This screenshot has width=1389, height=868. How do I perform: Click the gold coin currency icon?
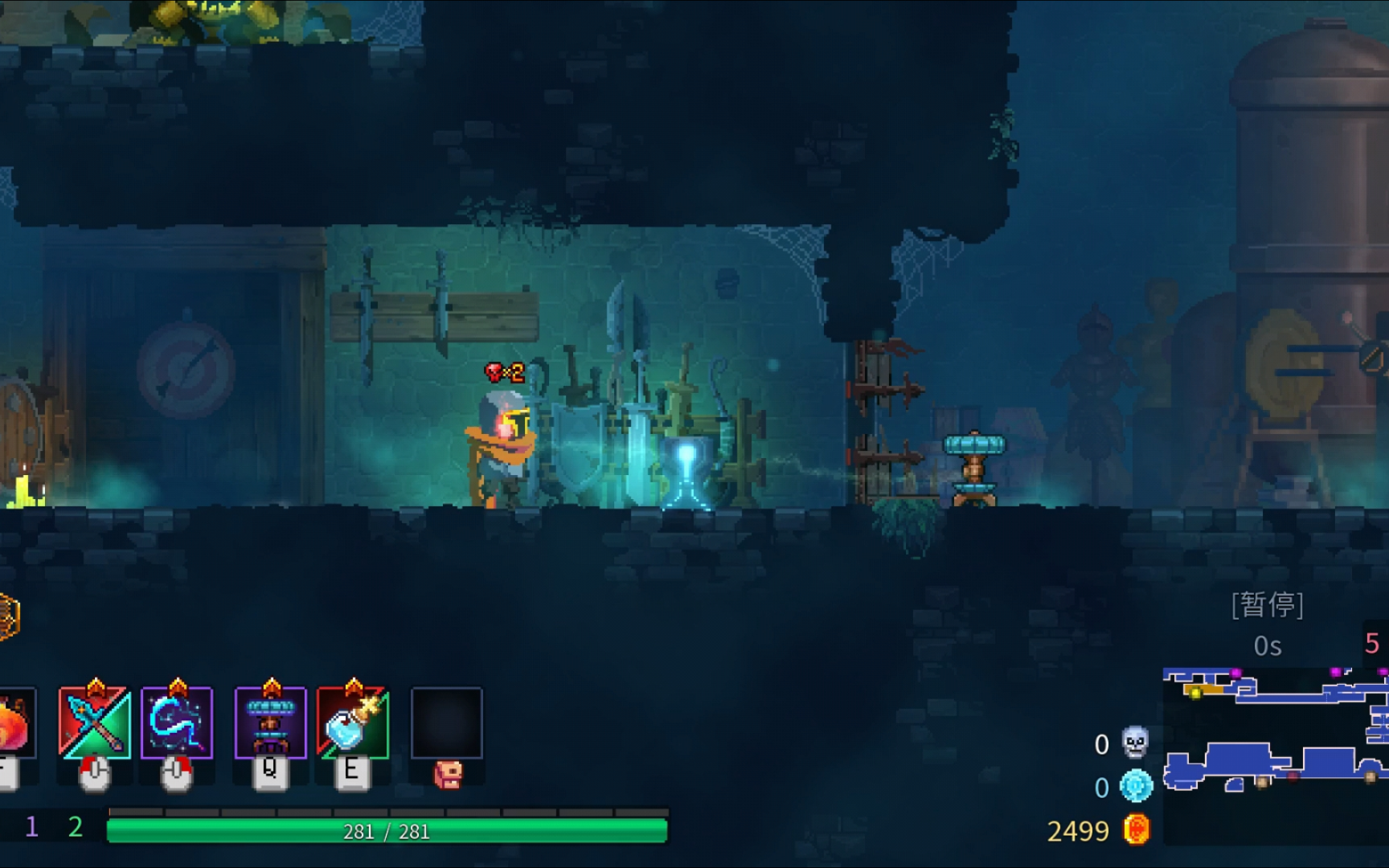[1137, 829]
